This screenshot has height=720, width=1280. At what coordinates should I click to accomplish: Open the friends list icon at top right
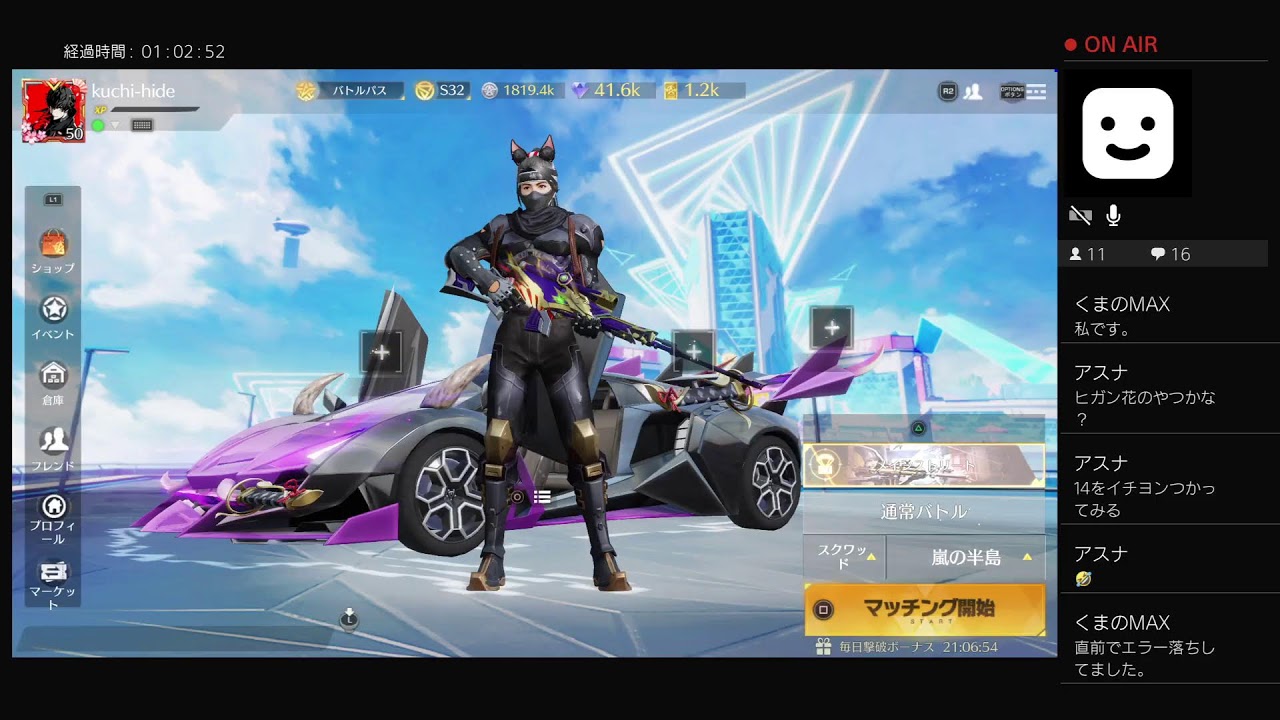(x=972, y=92)
